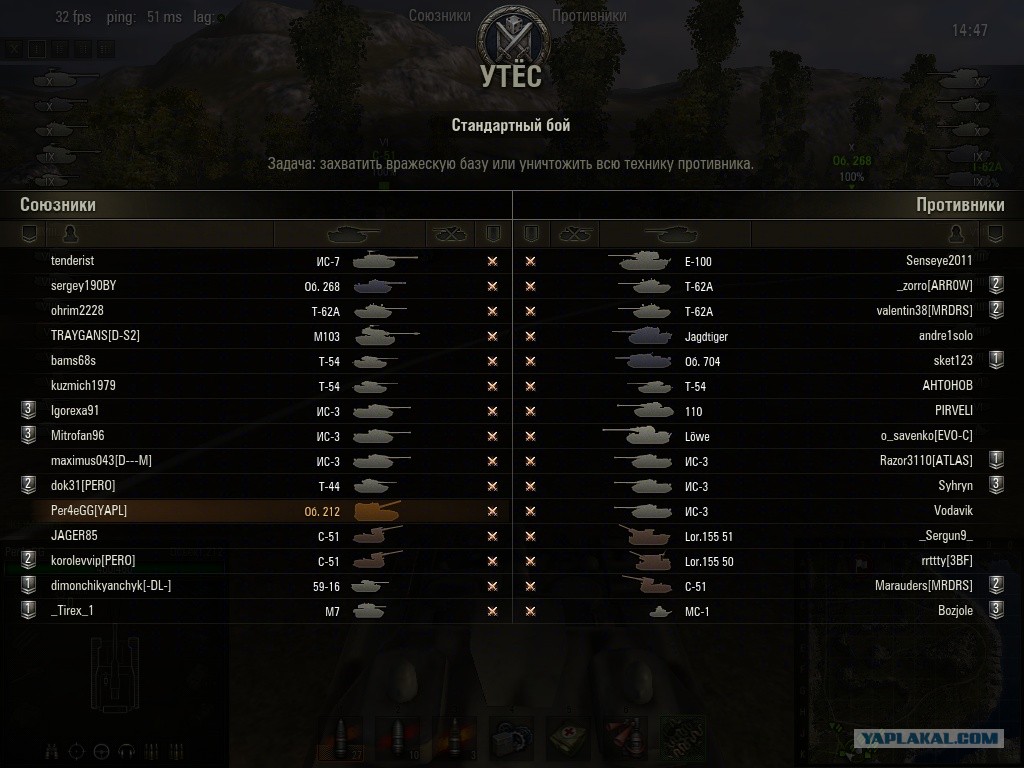The height and width of the screenshot is (768, 1024).
Task: Activate the fire extinguisher consumable
Action: (628, 740)
